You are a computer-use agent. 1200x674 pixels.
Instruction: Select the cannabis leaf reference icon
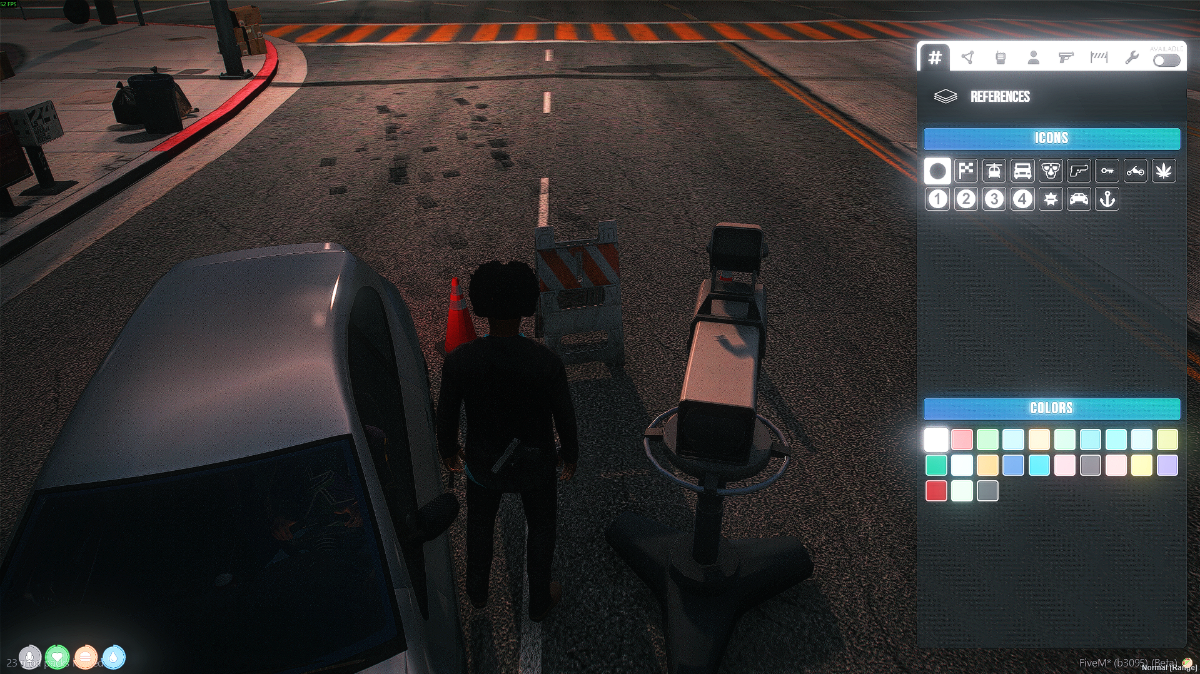(1164, 171)
